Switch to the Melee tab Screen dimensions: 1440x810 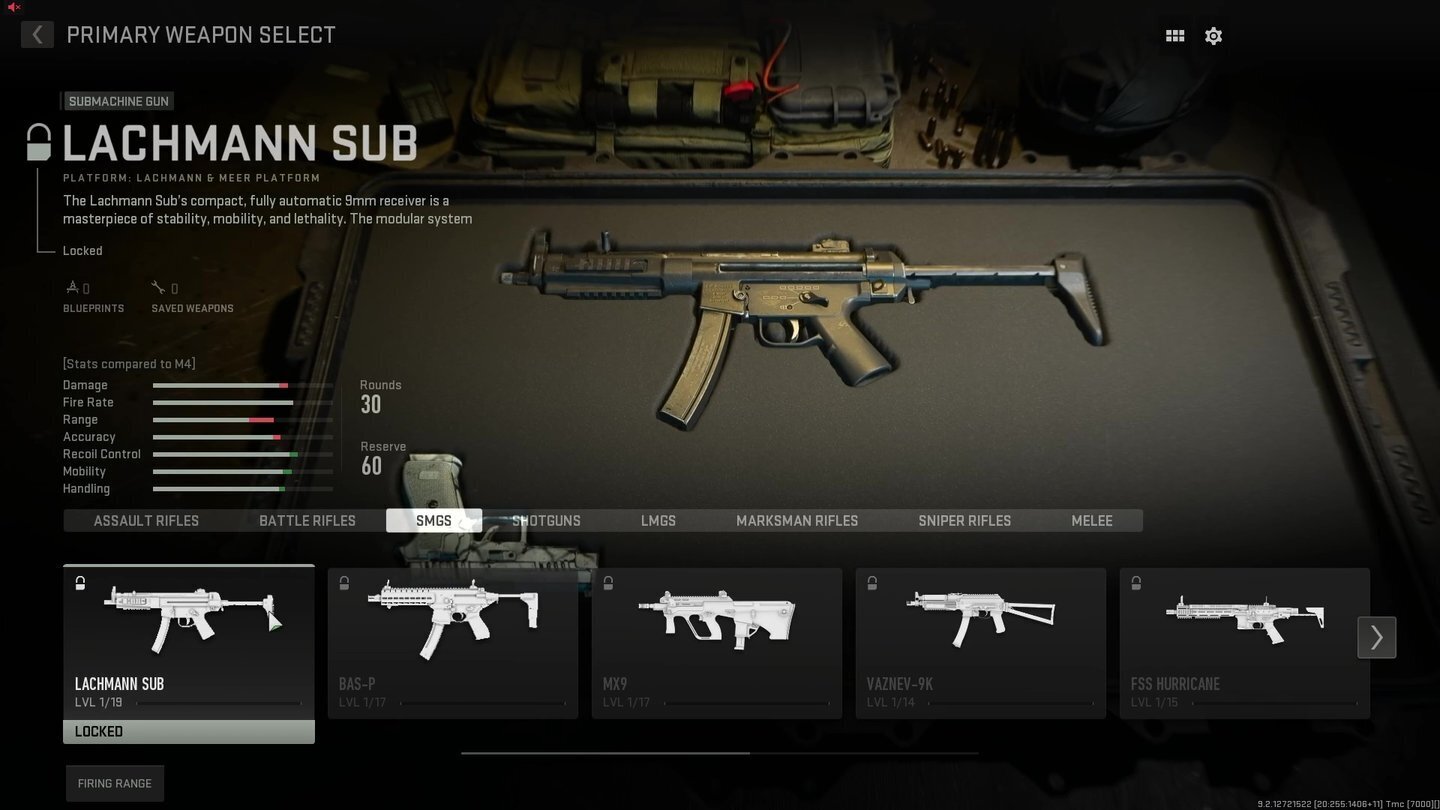pos(1091,520)
